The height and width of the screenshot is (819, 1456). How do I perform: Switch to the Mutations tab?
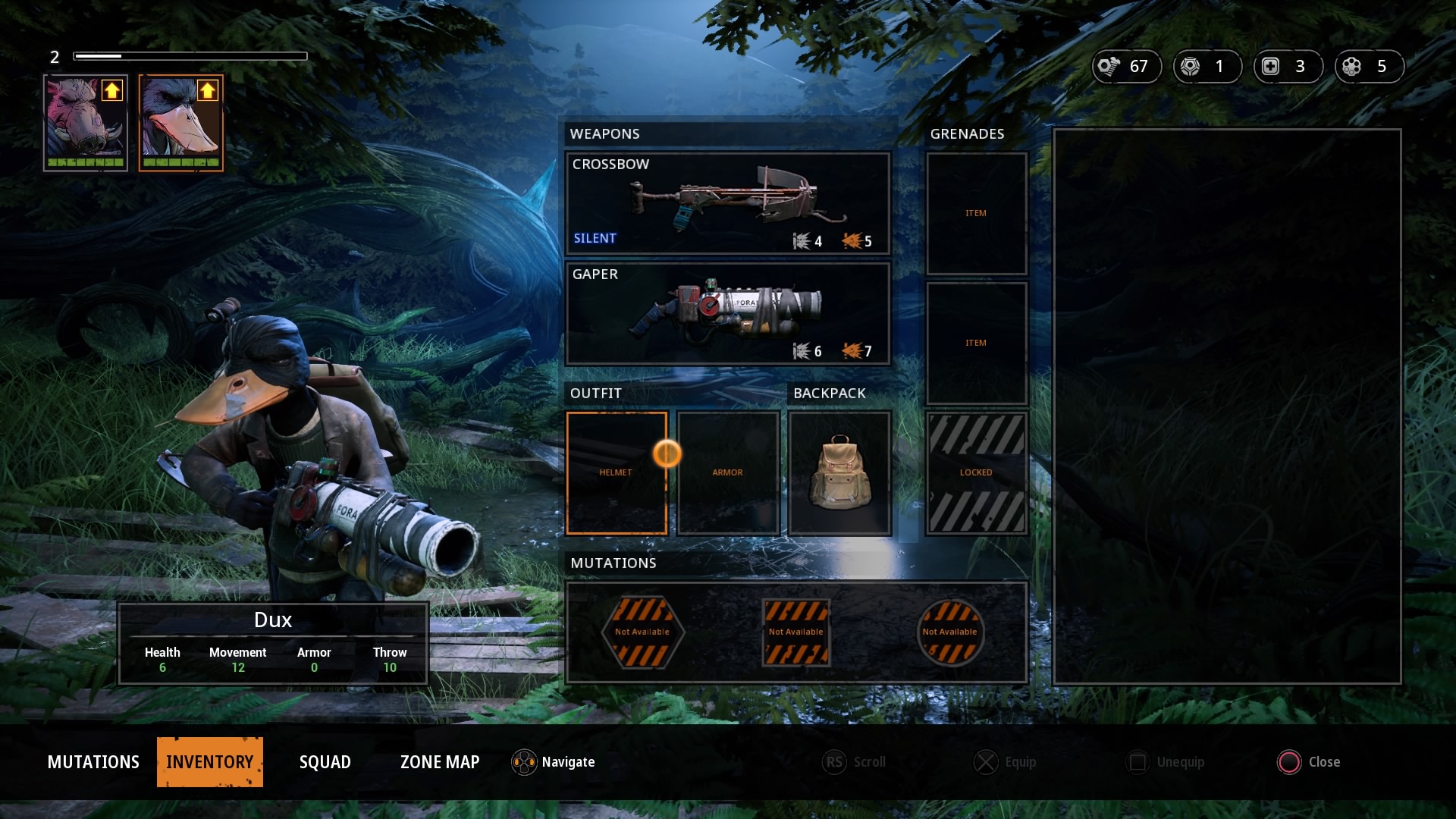click(x=93, y=762)
